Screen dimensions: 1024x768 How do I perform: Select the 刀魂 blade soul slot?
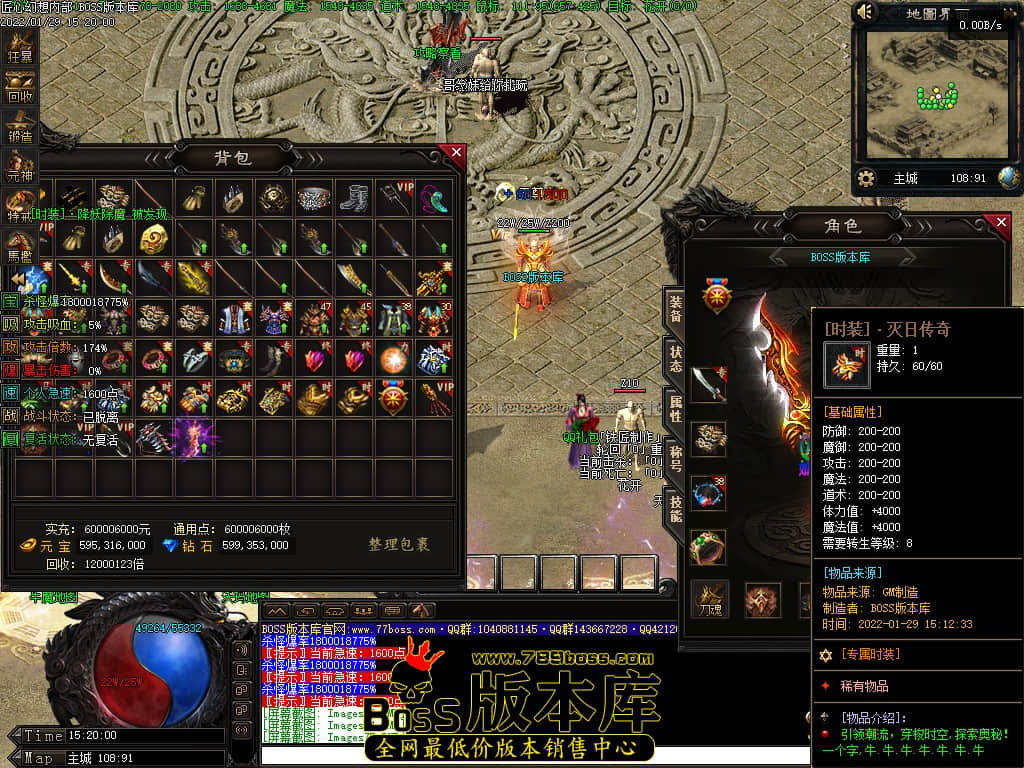point(709,599)
